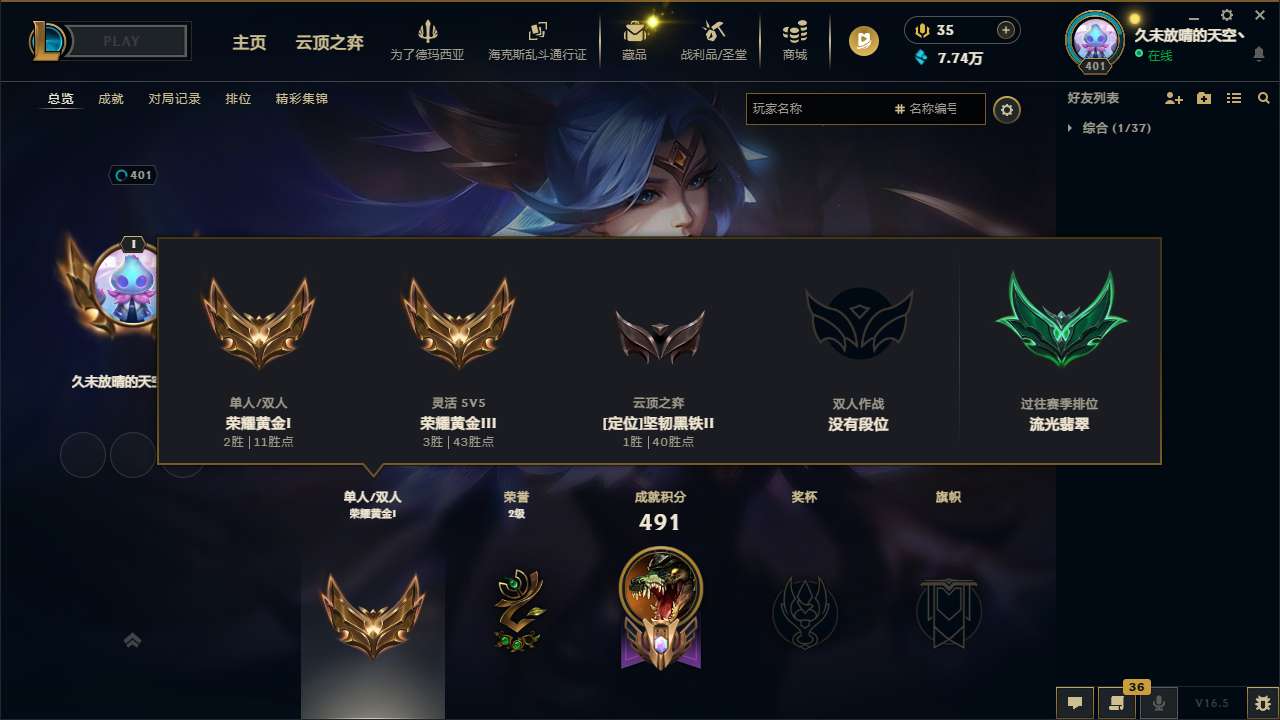Collapse the bottom-left panel arrow

click(x=132, y=640)
